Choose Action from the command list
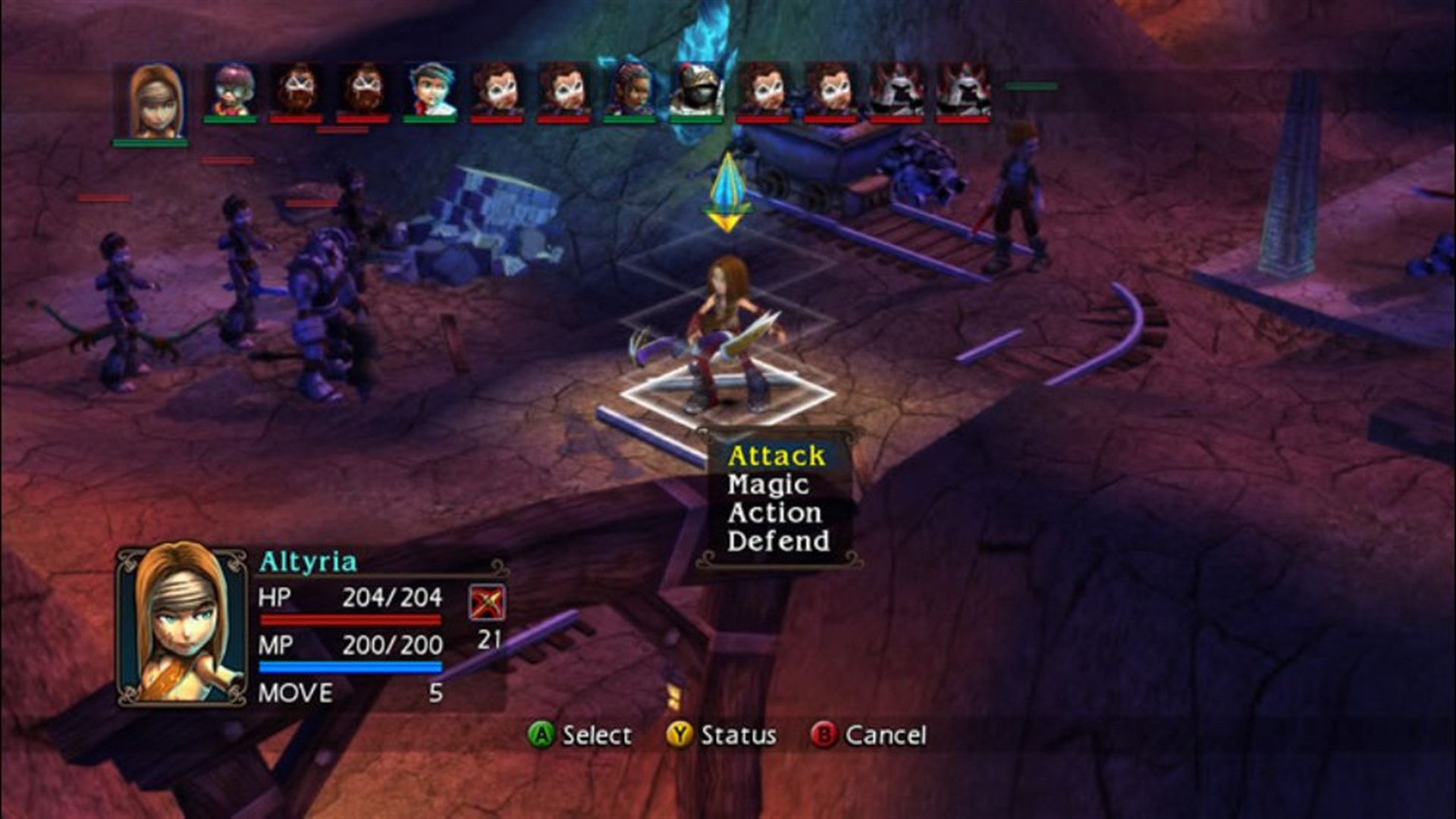 tap(773, 513)
